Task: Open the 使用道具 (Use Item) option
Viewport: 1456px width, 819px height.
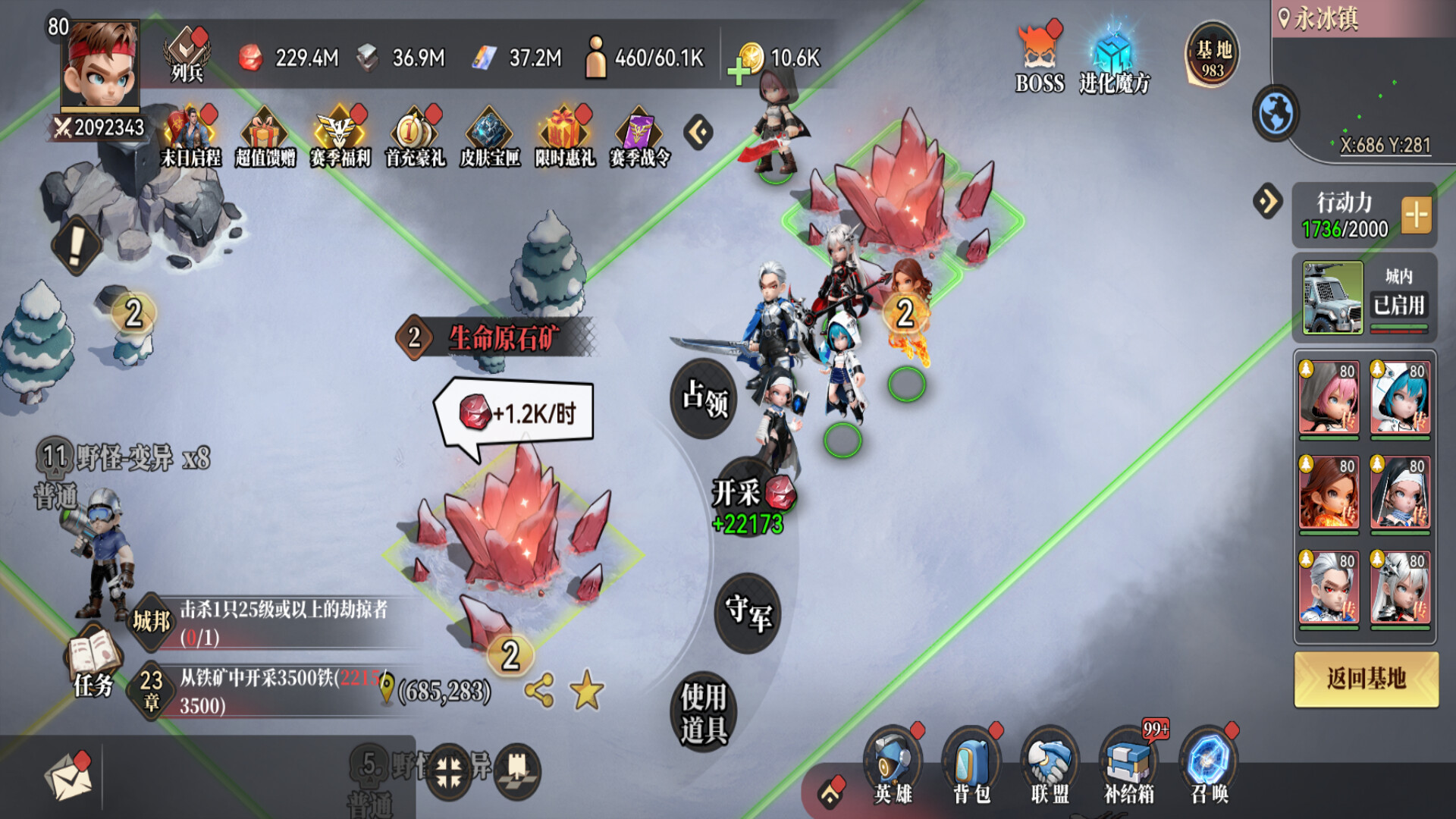Action: (704, 712)
